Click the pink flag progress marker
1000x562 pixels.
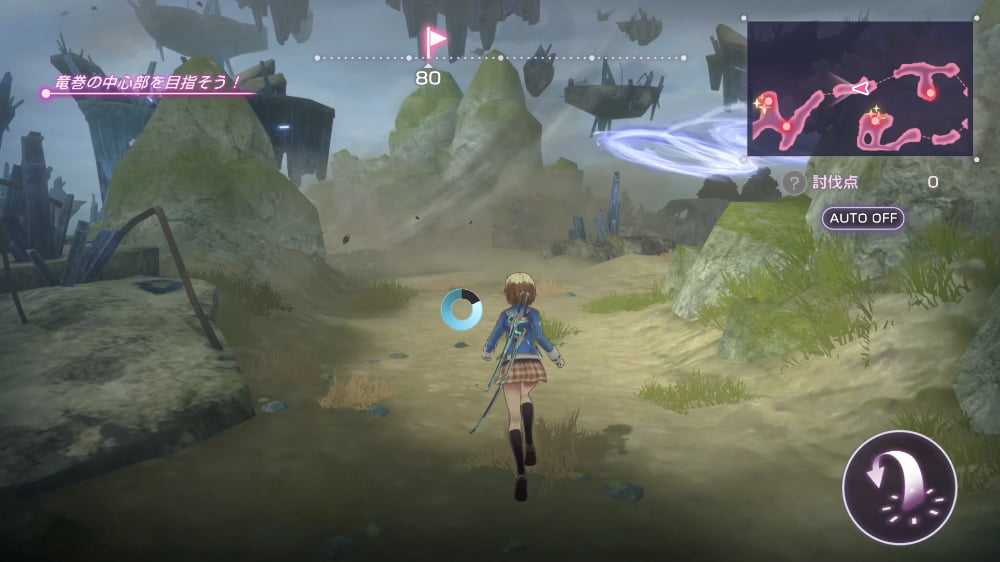[435, 42]
